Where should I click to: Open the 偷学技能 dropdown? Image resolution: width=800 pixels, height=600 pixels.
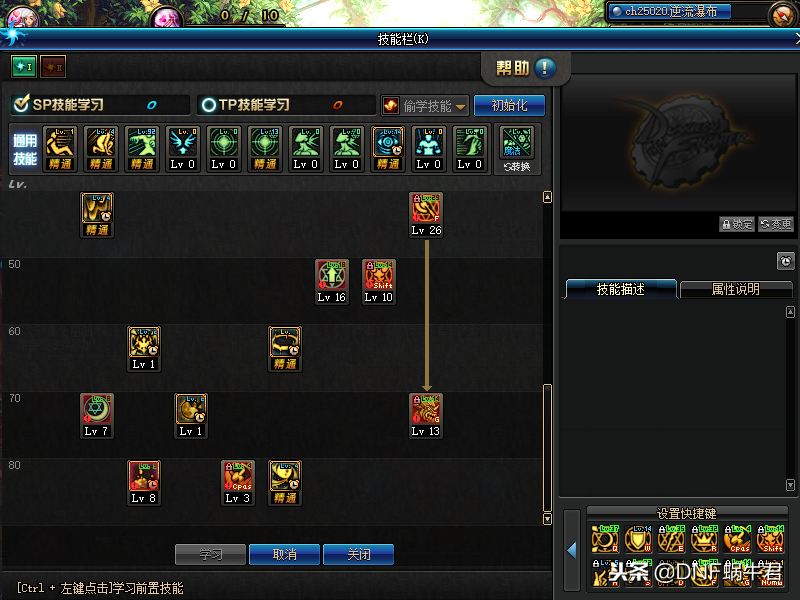tap(425, 105)
